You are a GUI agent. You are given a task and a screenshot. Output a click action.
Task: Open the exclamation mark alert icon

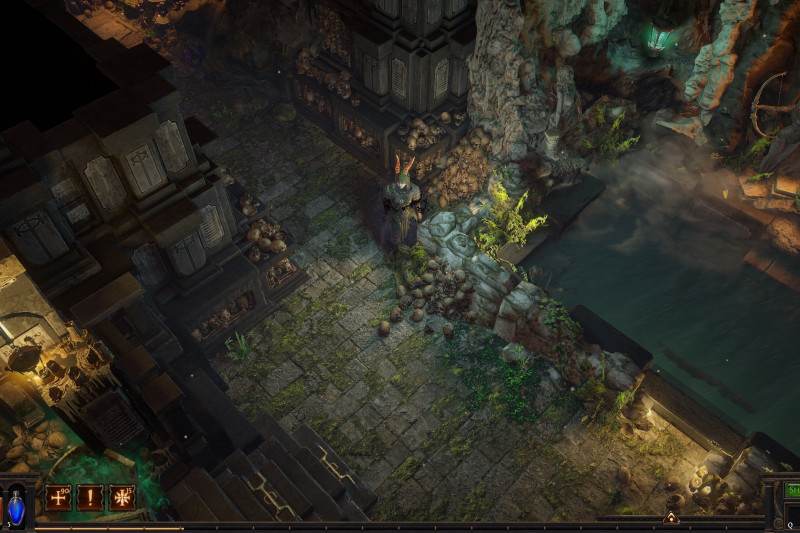[90, 497]
